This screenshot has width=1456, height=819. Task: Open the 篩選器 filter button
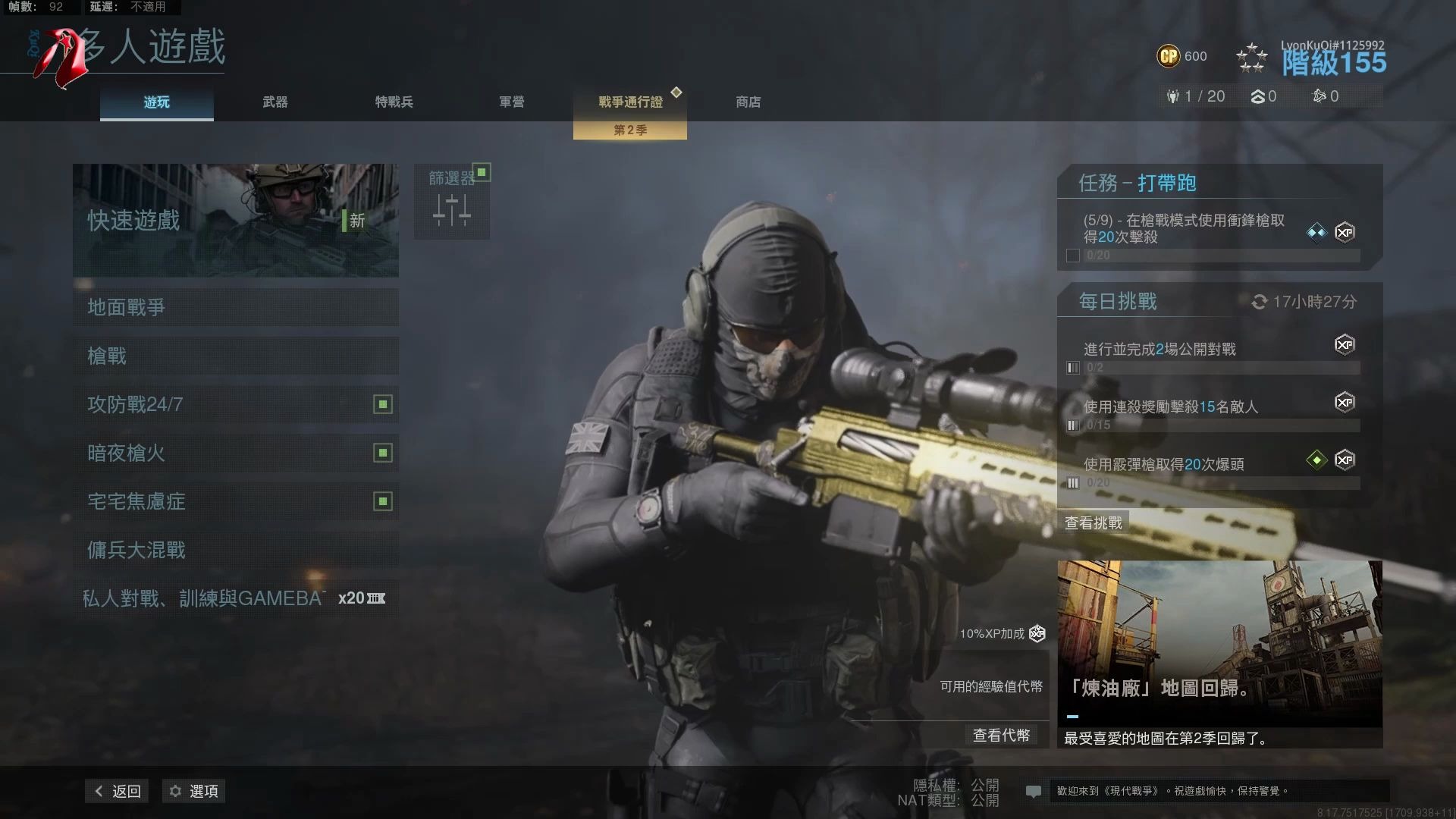point(452,201)
